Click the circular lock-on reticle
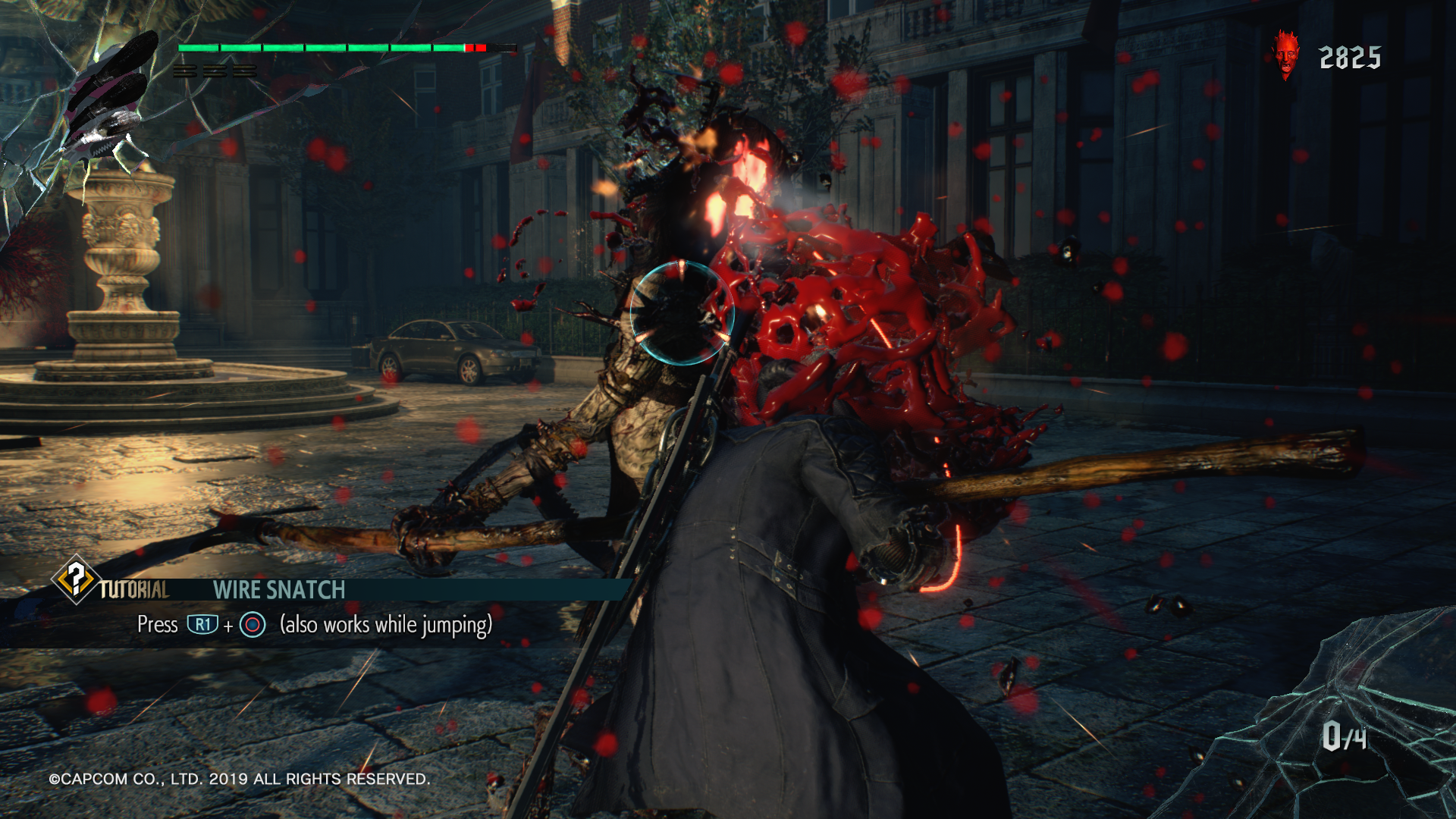Image resolution: width=1456 pixels, height=819 pixels. click(681, 312)
